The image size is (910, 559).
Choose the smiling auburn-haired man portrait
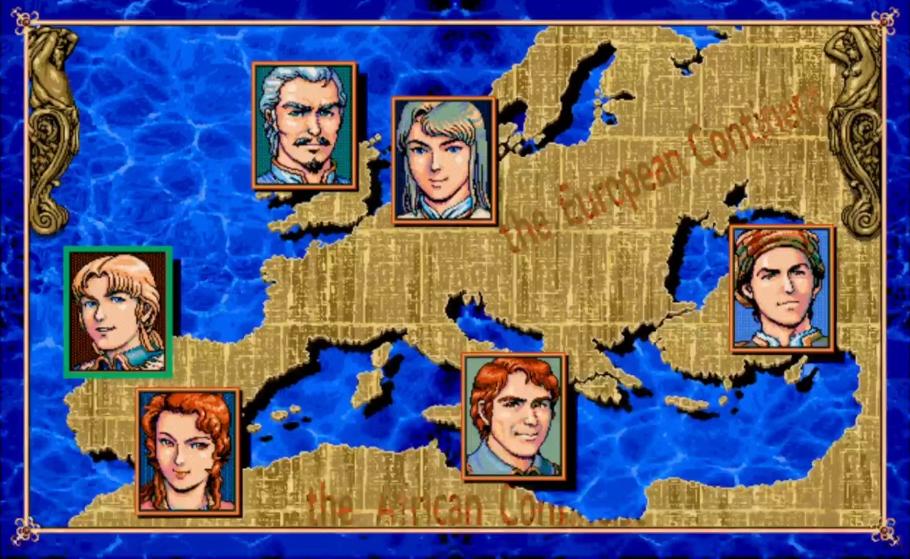[x=514, y=415]
